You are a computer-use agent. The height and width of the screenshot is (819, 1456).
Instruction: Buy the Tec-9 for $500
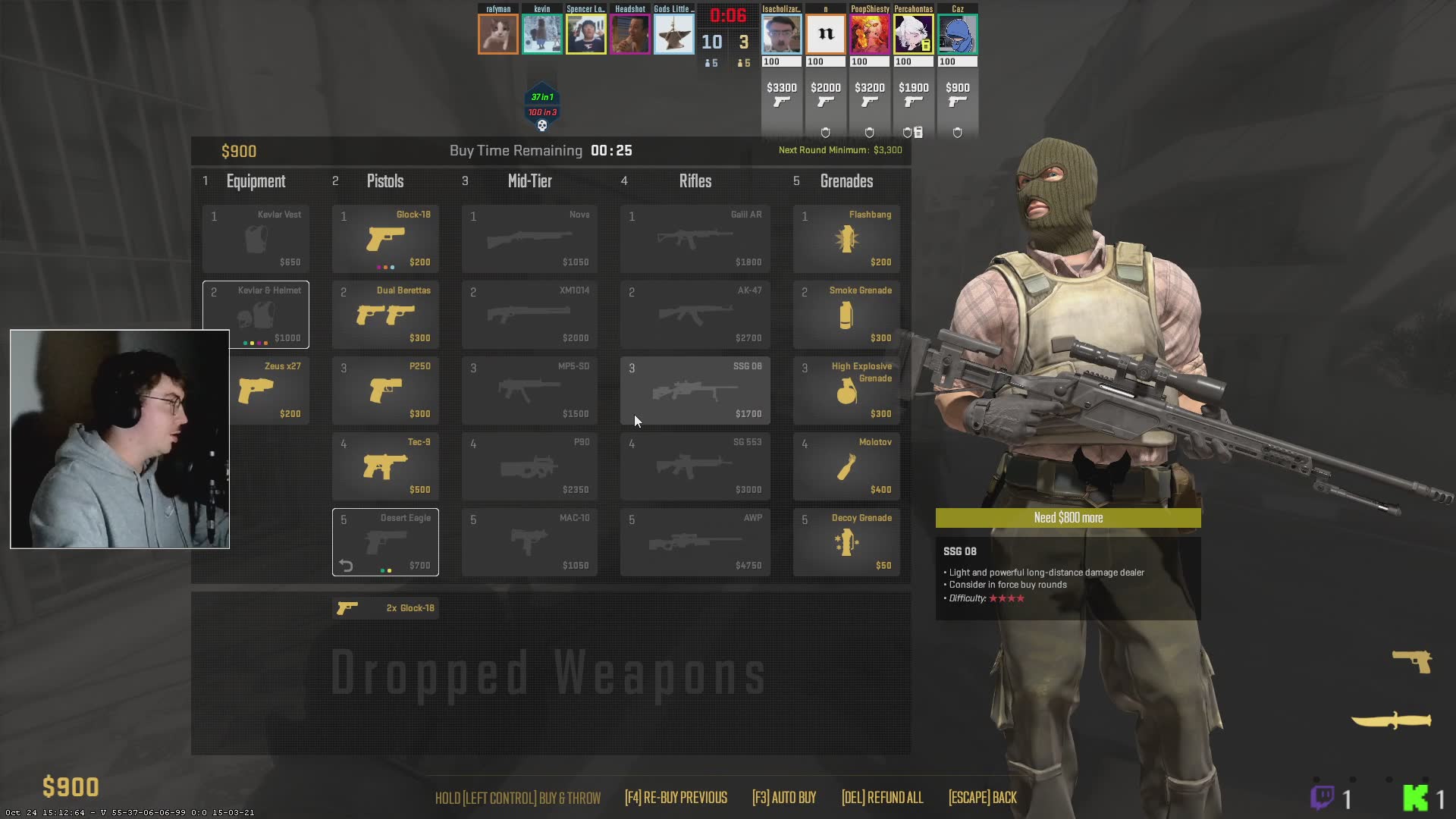[385, 466]
